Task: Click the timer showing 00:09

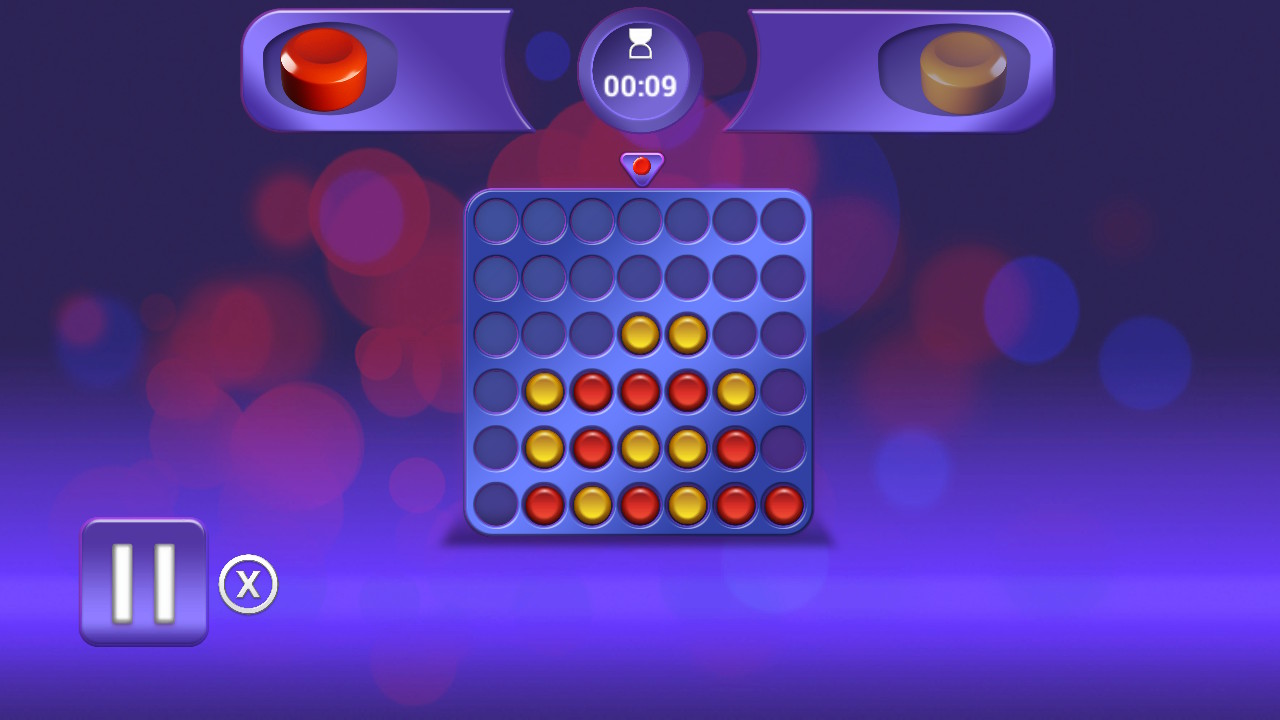Action: [x=641, y=85]
